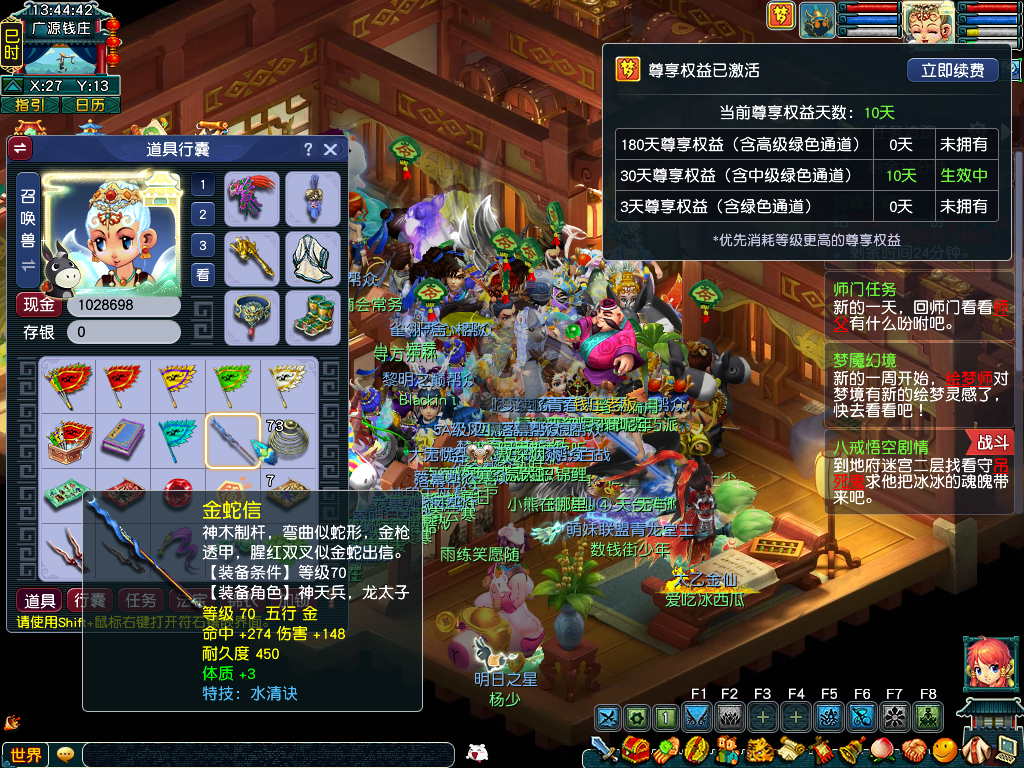Open the 道具 tab in inventory
This screenshot has width=1024, height=768.
tap(40, 600)
